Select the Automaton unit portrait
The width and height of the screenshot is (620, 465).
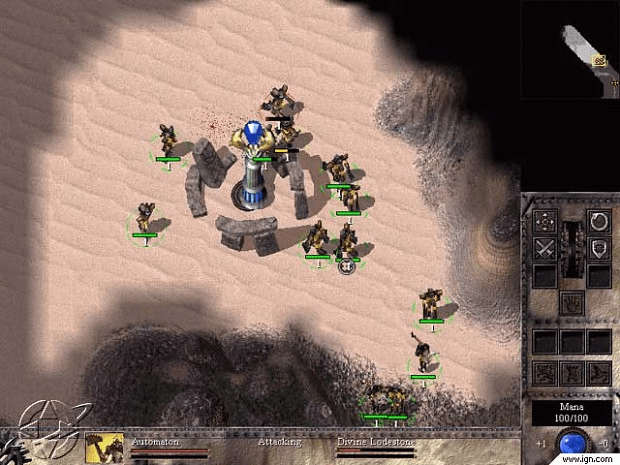click(105, 448)
